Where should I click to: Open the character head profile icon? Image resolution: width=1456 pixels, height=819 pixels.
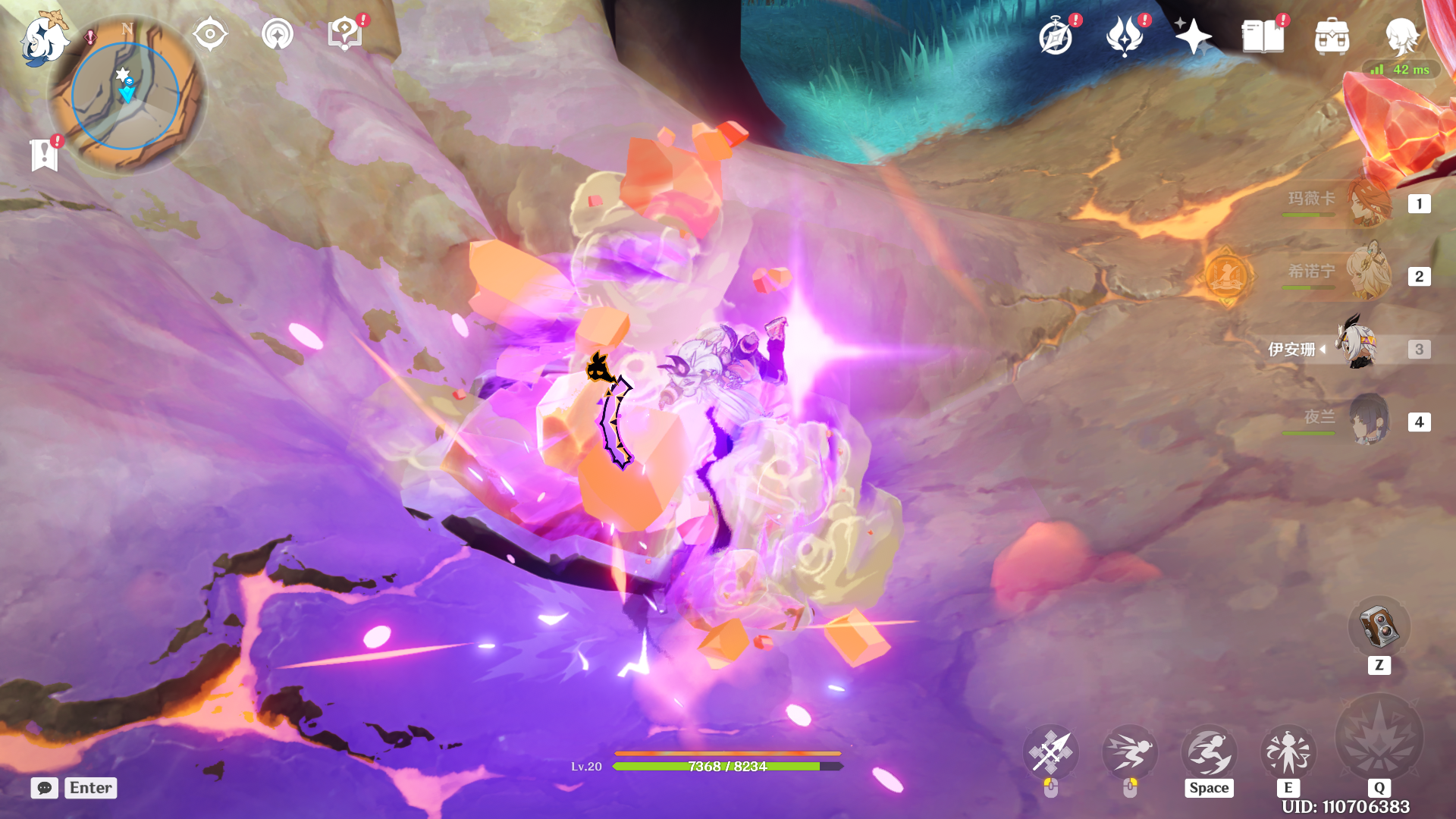point(1401,35)
